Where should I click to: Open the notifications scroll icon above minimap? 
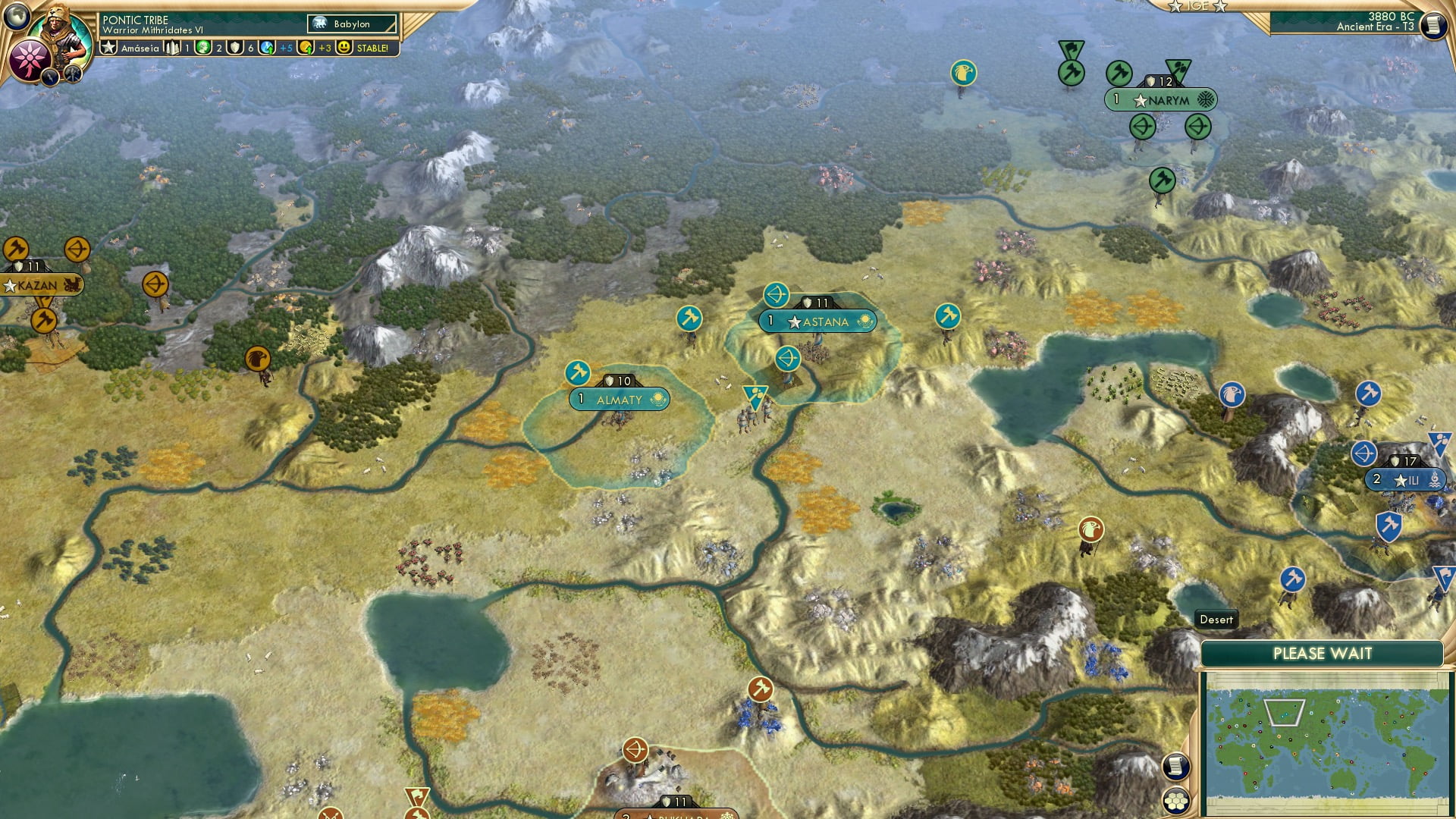pyautogui.click(x=1176, y=767)
